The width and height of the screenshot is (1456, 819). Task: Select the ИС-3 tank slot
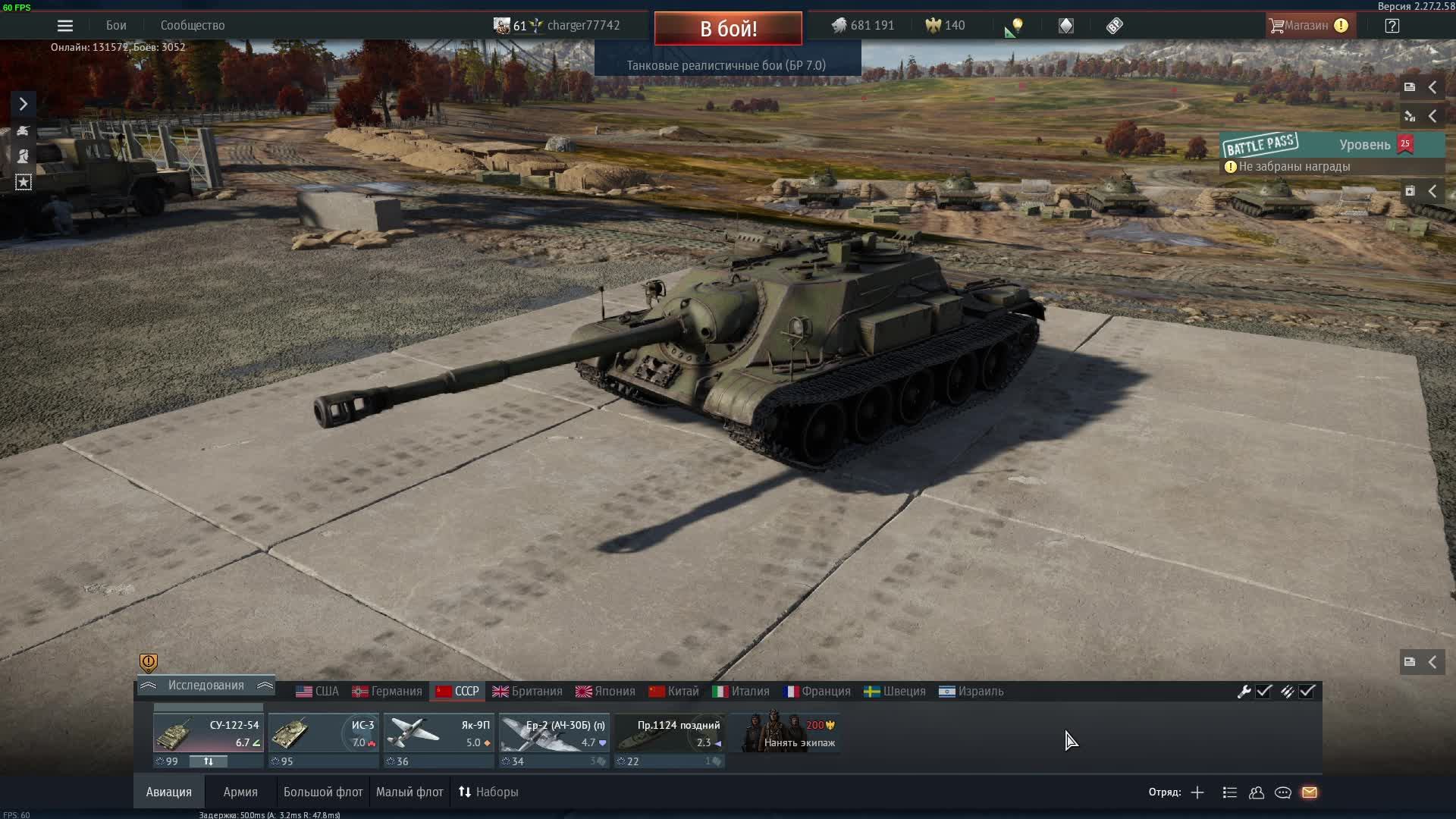point(324,733)
